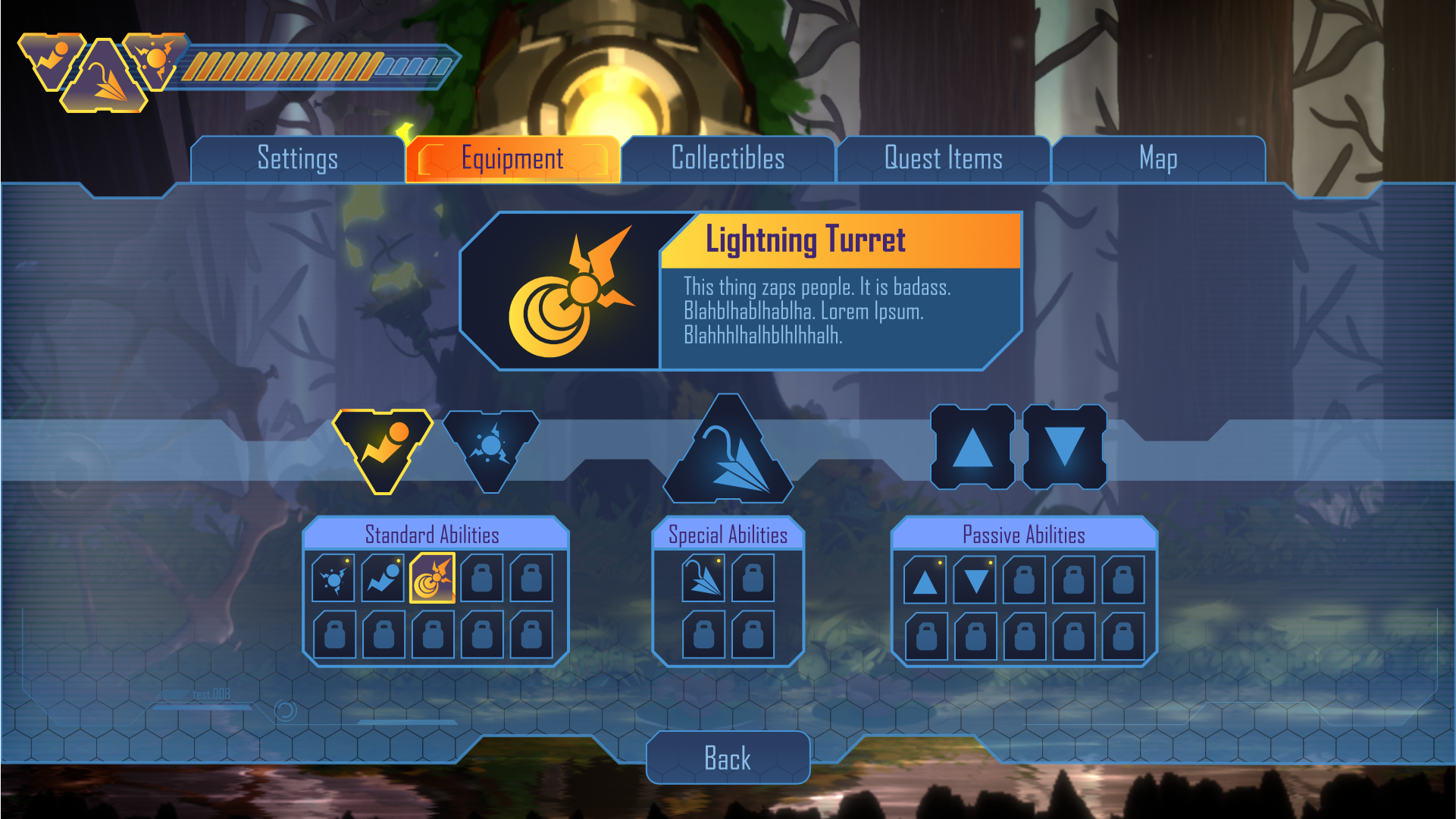Switch to the Settings tab

(297, 159)
